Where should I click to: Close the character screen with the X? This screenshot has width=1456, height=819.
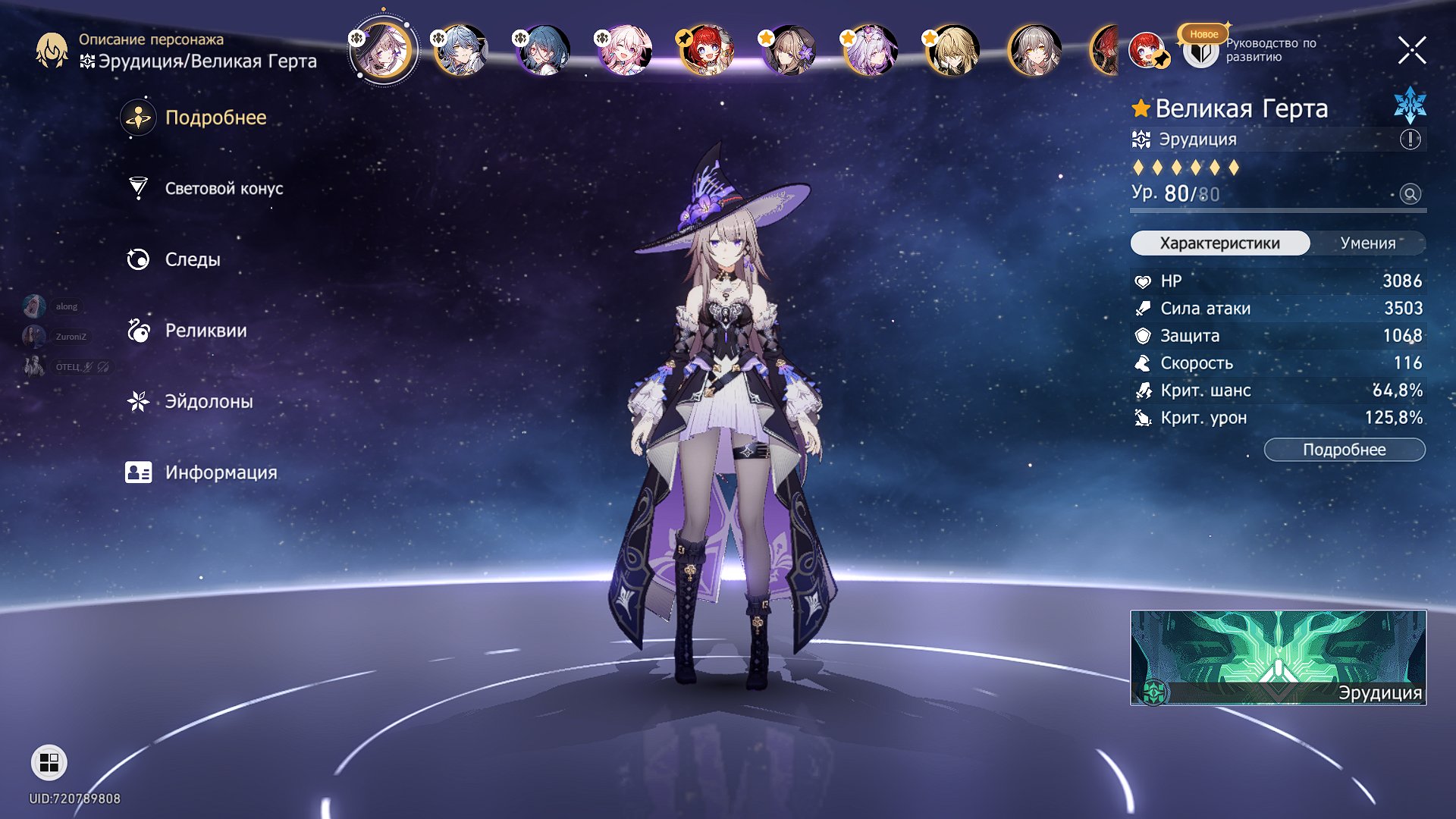tap(1411, 51)
